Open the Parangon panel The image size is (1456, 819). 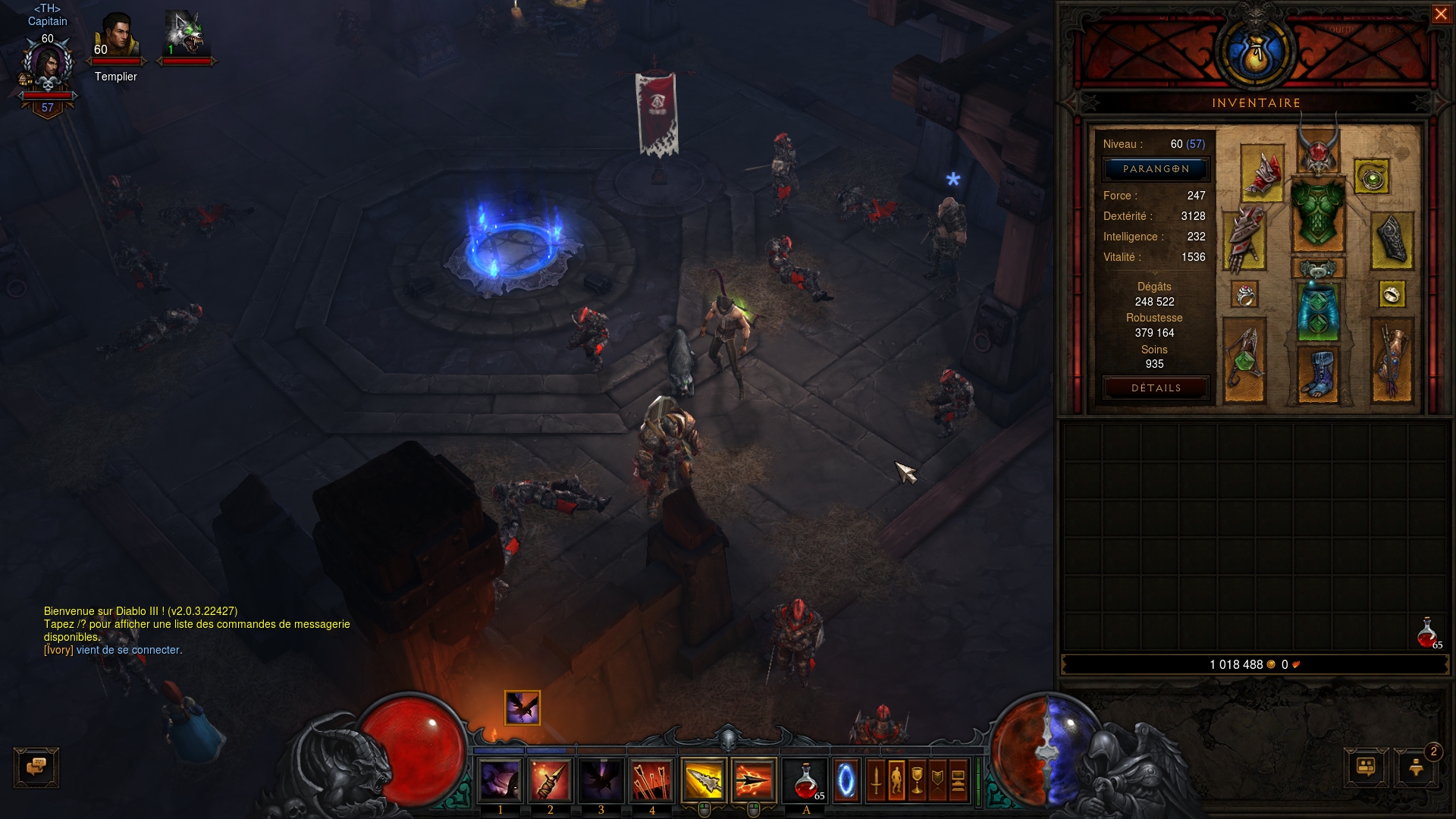[x=1156, y=169]
